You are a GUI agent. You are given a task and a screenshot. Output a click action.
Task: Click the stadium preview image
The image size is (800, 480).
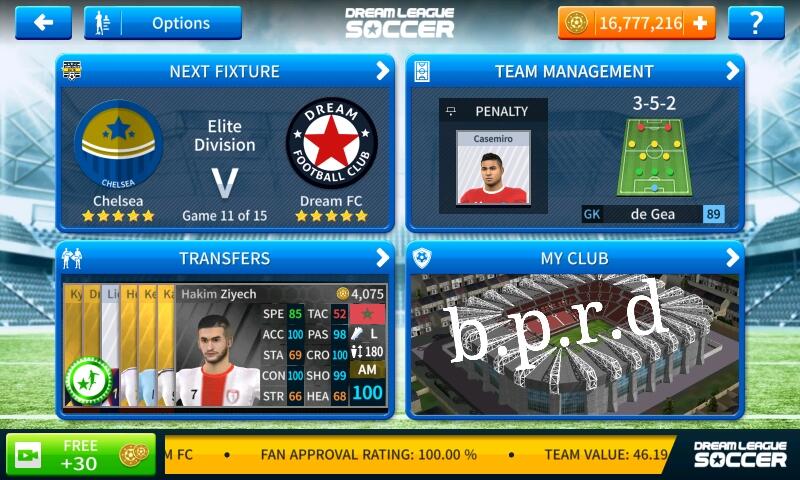574,345
